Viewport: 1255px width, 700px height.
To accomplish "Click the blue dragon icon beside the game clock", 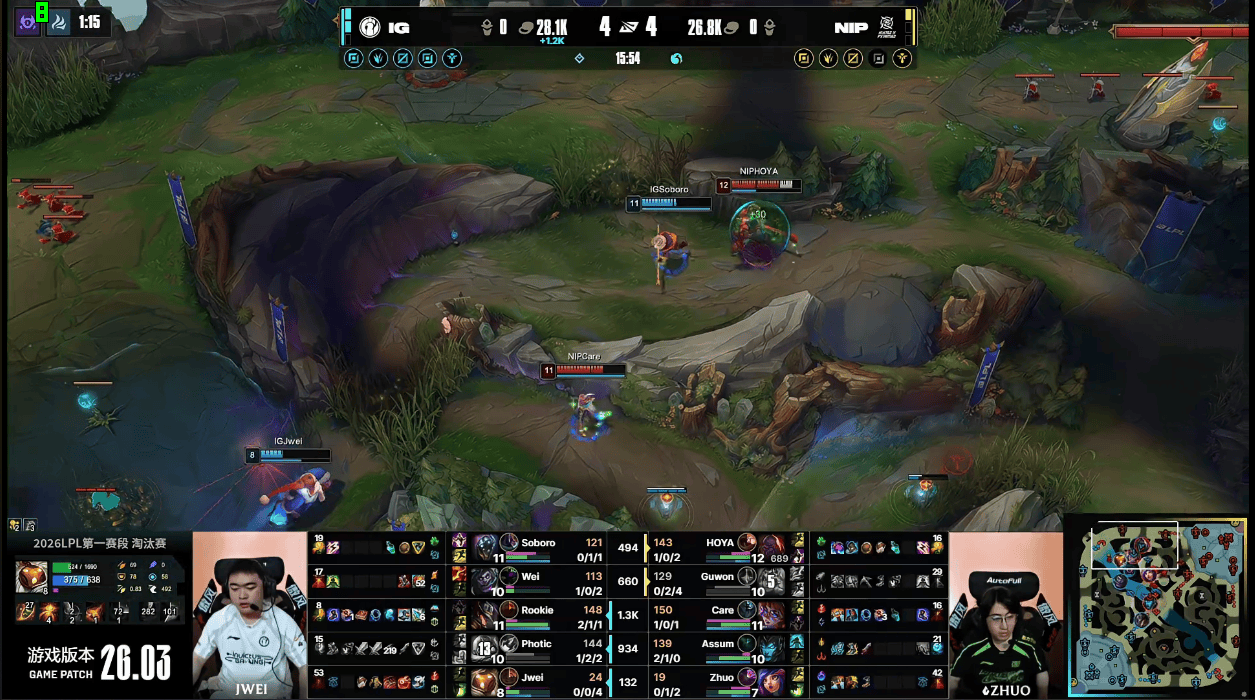I will (x=676, y=58).
